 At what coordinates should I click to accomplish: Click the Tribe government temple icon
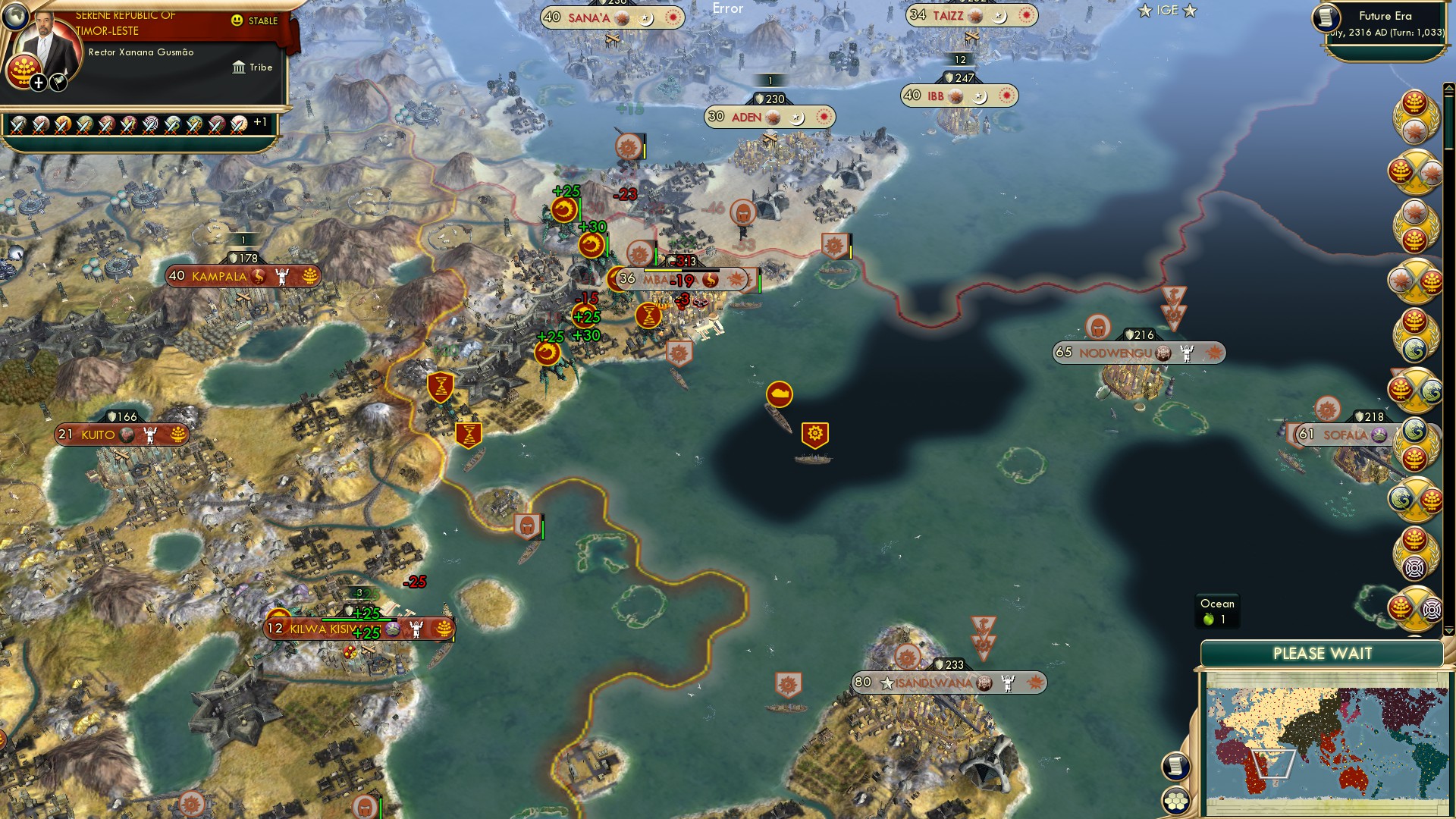[239, 68]
